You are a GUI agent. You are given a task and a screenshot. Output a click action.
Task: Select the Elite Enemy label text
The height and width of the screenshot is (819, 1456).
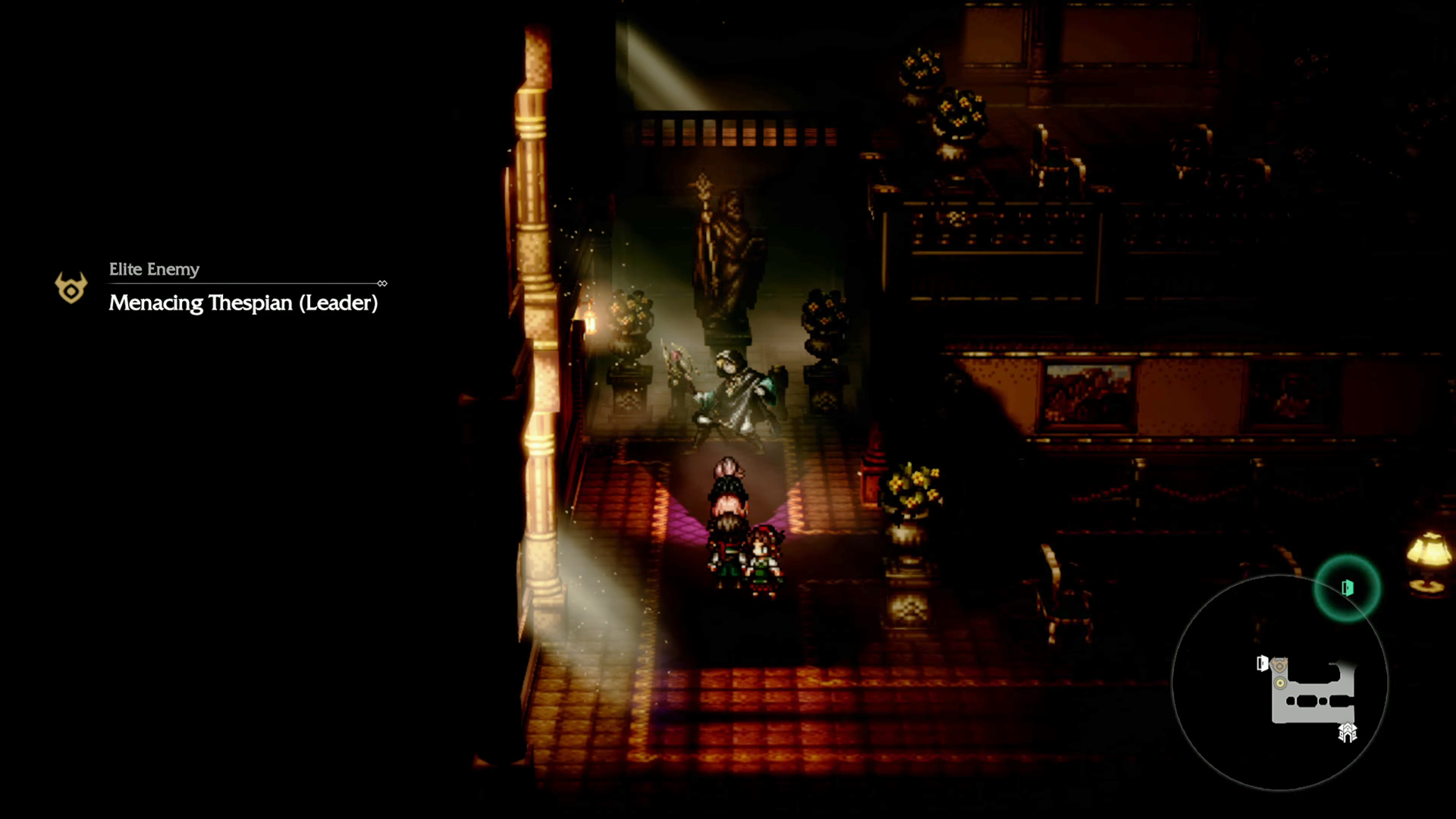pyautogui.click(x=154, y=269)
